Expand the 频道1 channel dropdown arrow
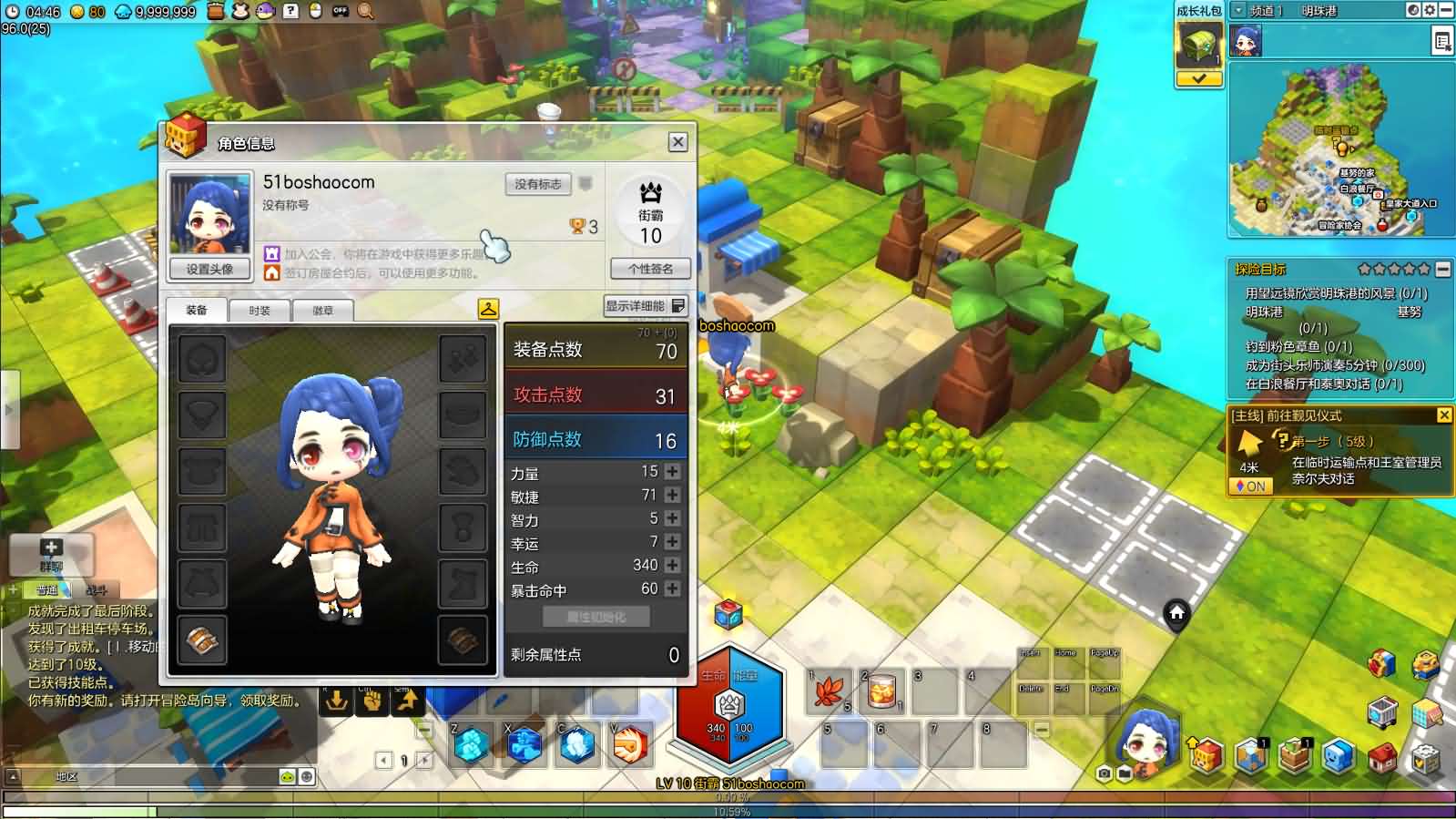The width and height of the screenshot is (1456, 819). 1239,10
